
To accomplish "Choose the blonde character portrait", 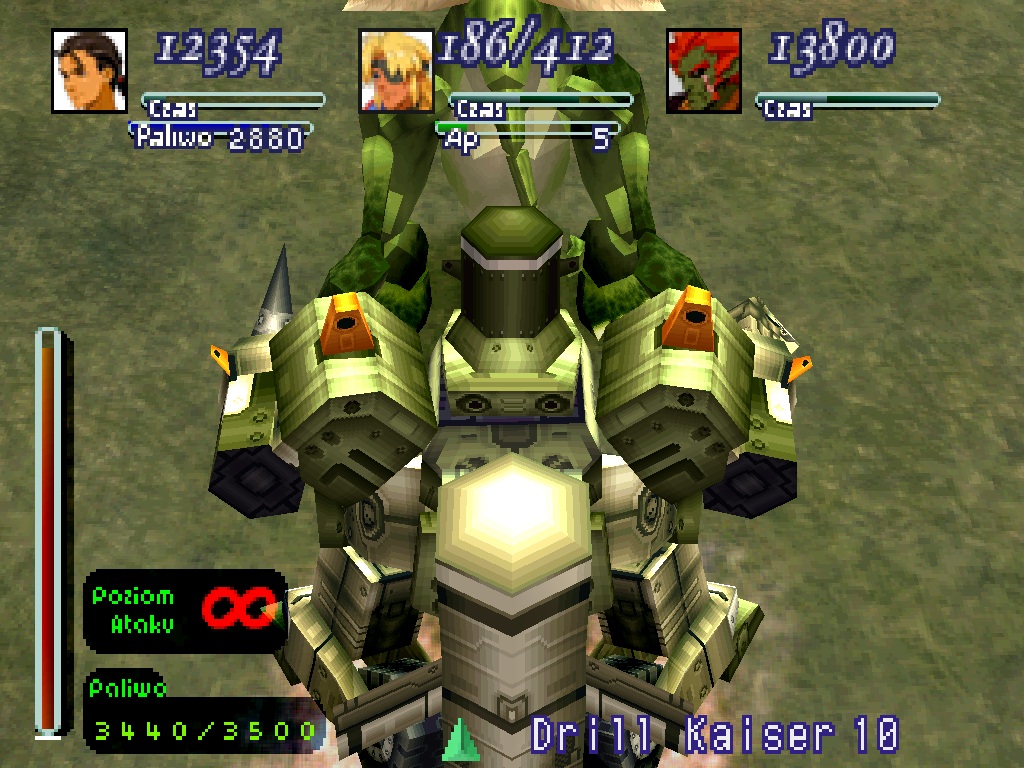I will tap(397, 70).
